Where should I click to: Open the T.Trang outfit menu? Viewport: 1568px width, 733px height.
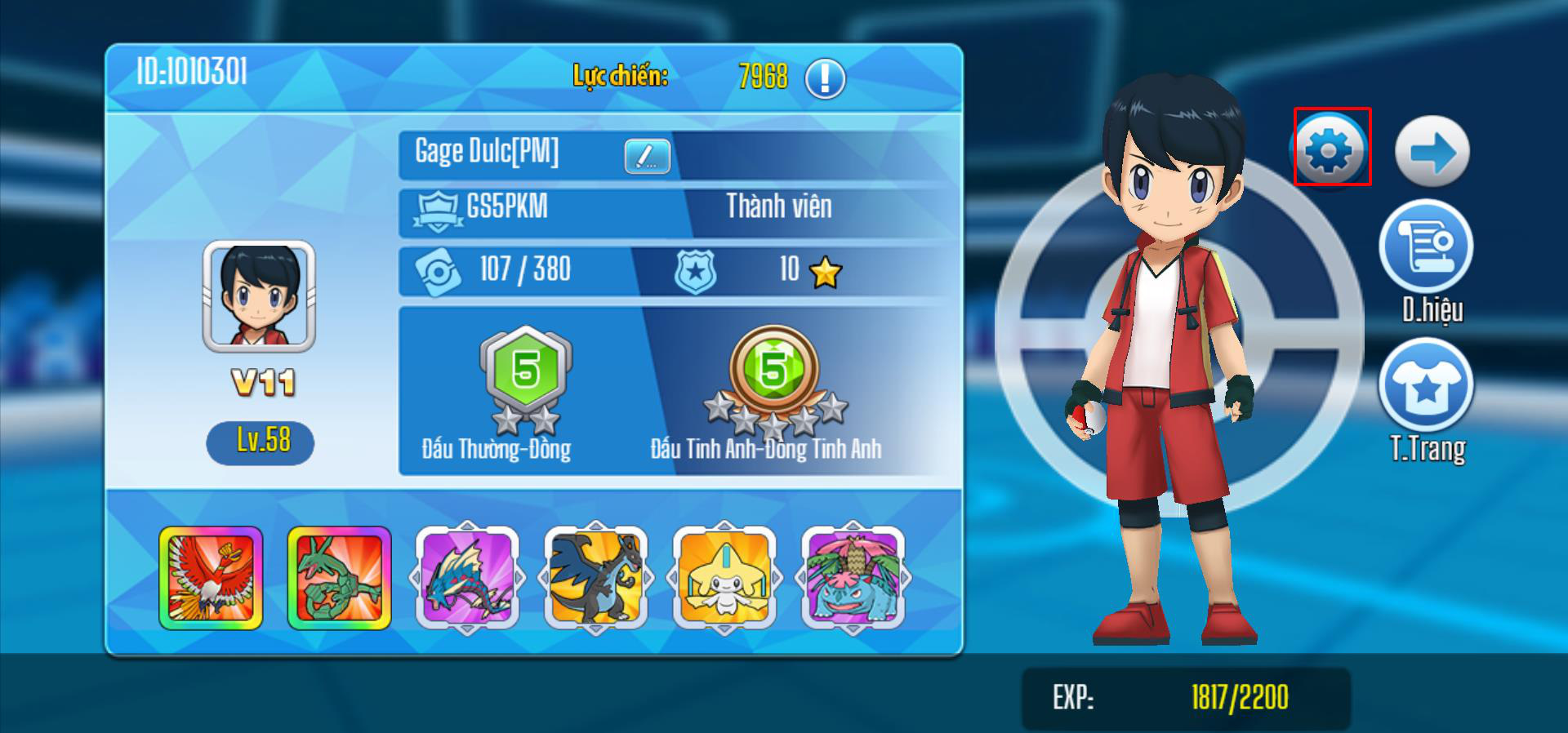coord(1426,387)
